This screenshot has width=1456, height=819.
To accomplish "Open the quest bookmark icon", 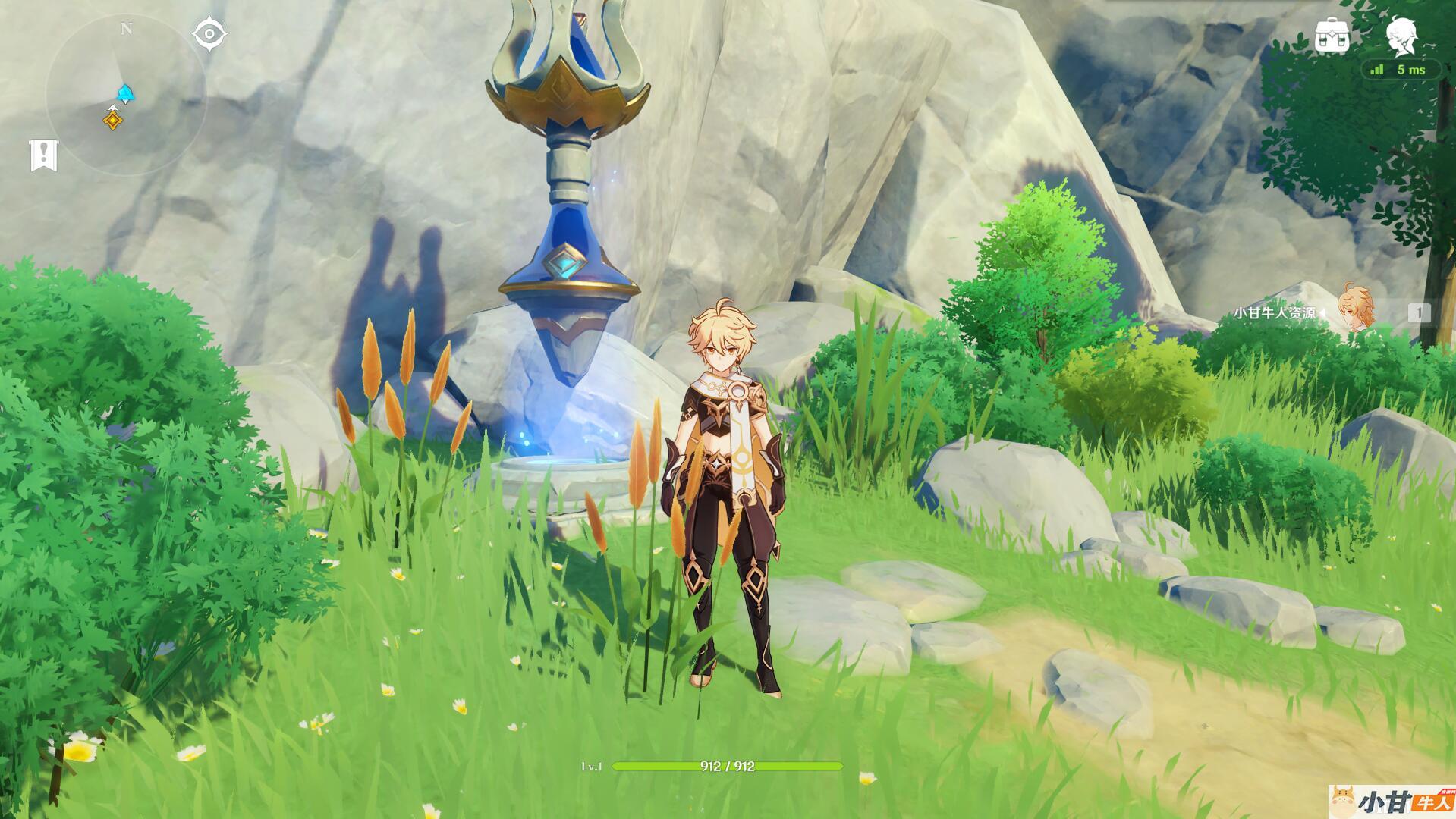I will [x=43, y=155].
